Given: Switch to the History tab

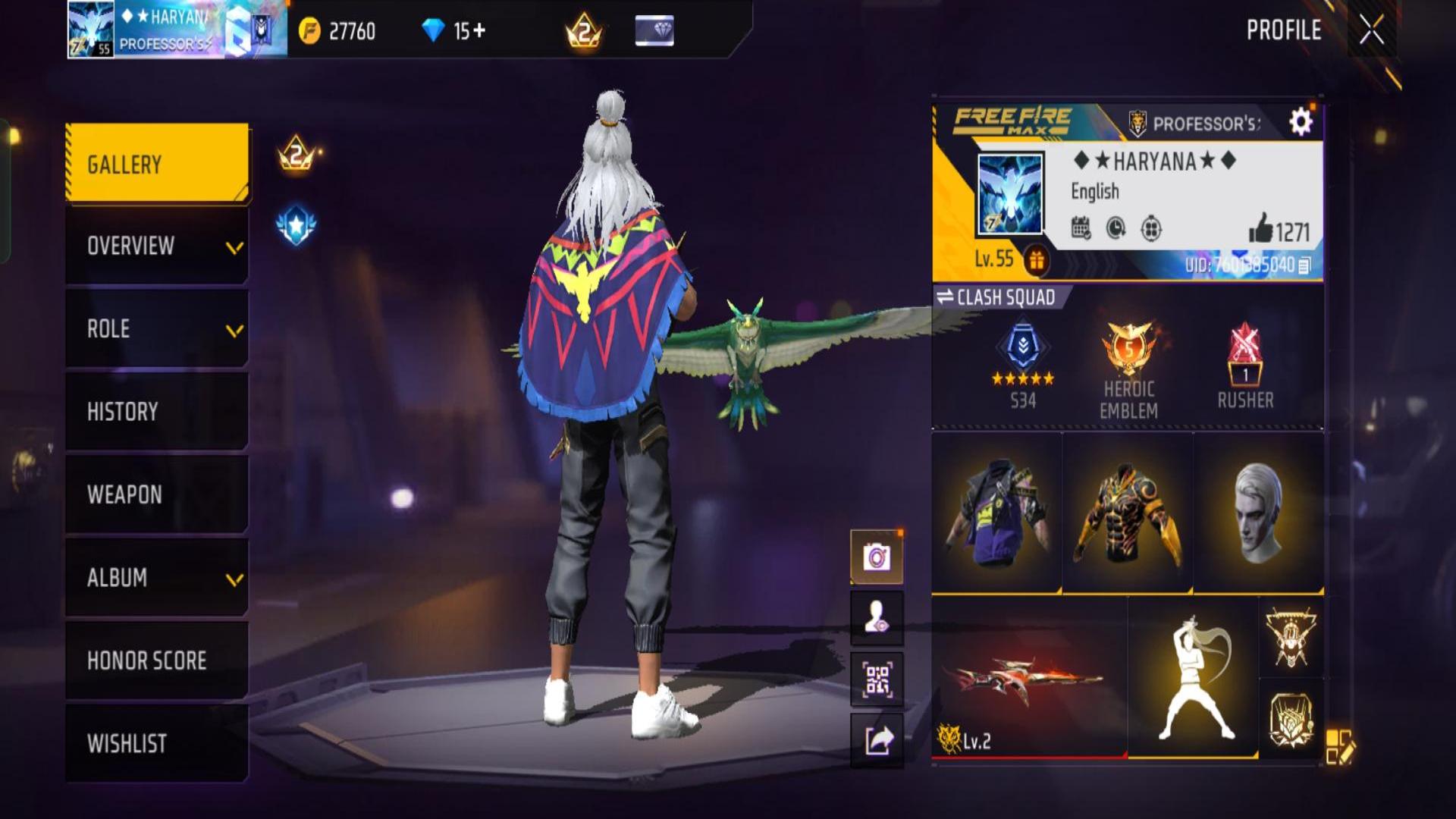Looking at the screenshot, I should coord(158,412).
